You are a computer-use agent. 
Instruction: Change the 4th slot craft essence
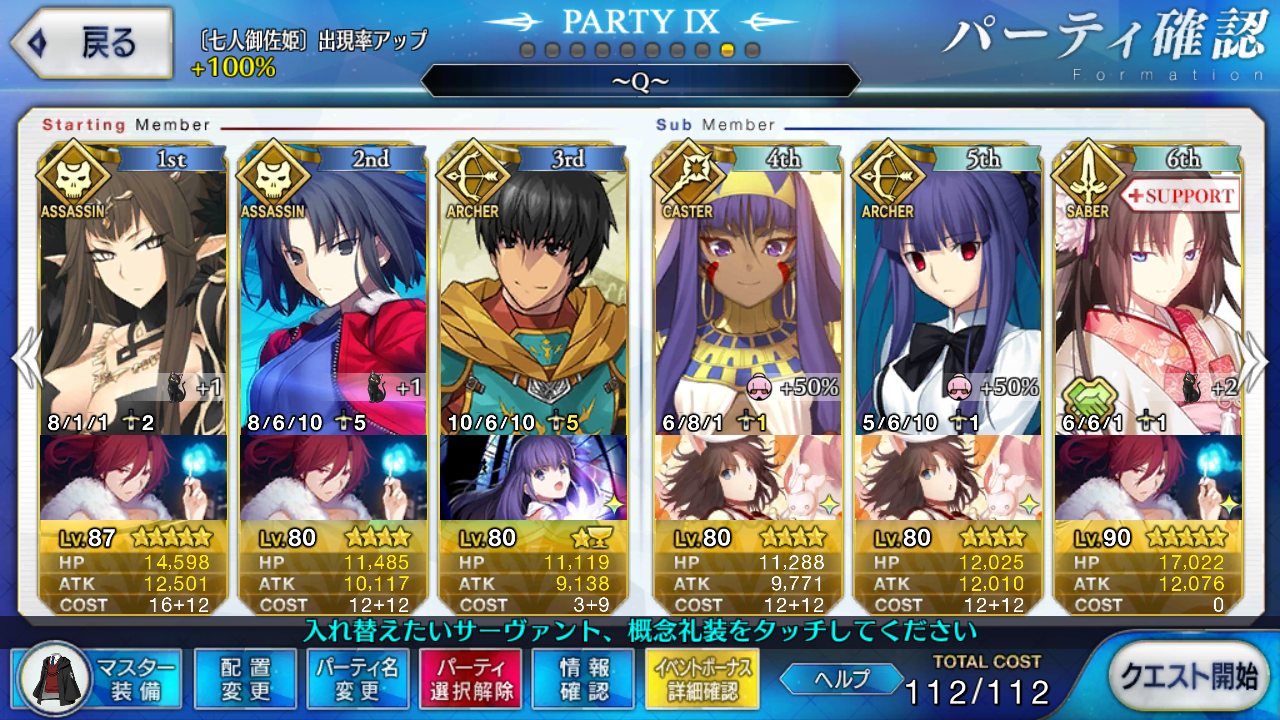747,477
